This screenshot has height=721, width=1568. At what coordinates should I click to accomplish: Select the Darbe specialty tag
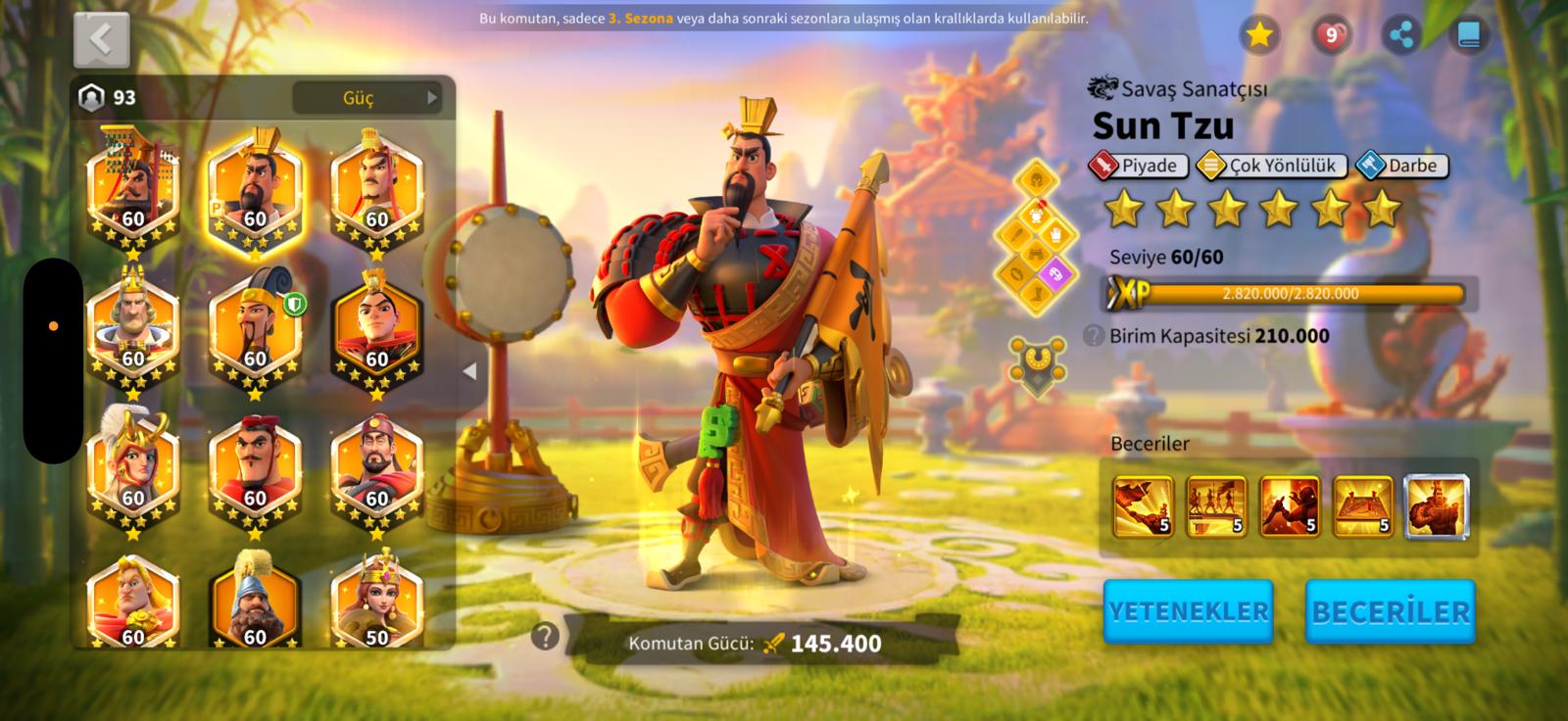1401,166
